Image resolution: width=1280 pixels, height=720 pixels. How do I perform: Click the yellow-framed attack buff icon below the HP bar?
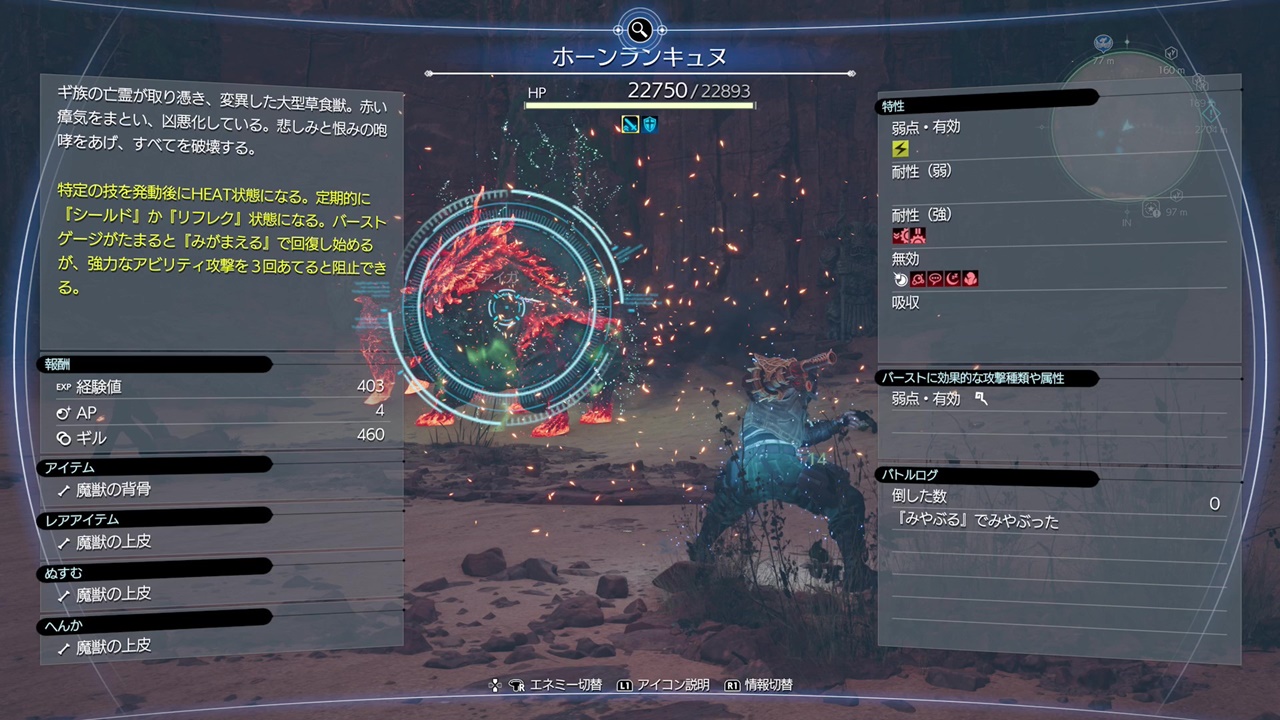pyautogui.click(x=631, y=124)
